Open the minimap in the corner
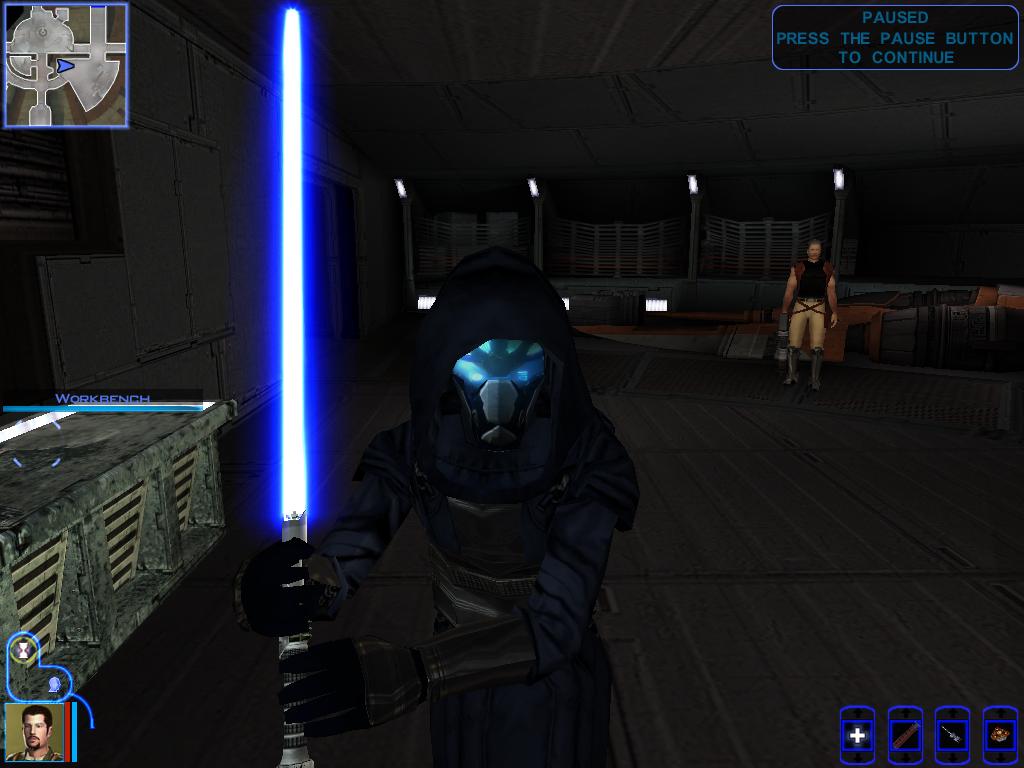 66,65
